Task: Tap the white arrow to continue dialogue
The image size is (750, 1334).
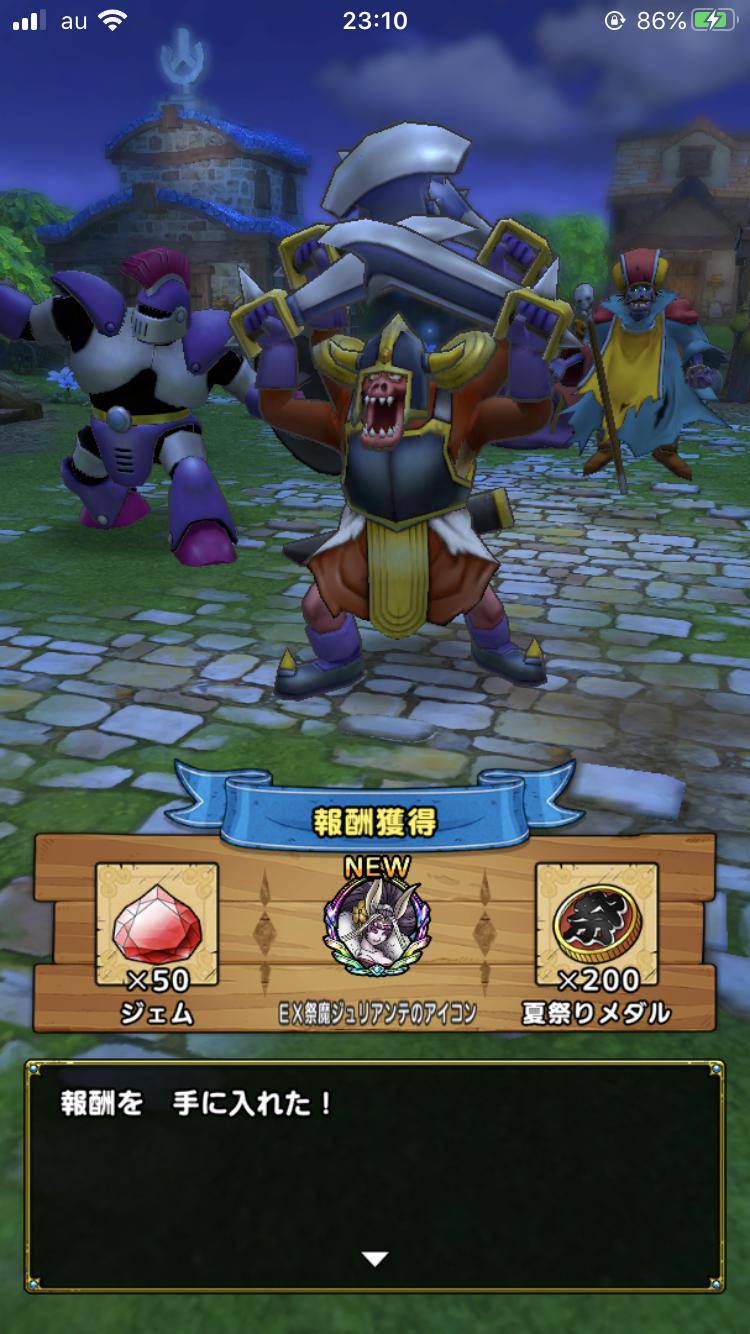Action: (375, 1259)
